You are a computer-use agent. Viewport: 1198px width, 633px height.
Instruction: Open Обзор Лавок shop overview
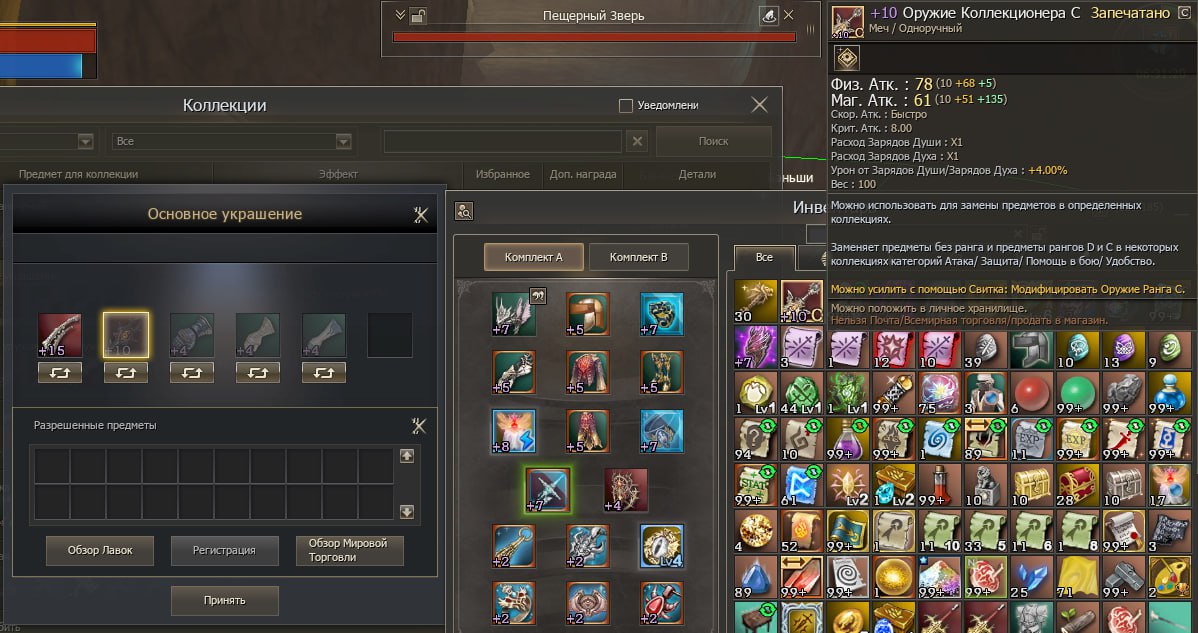pos(100,550)
